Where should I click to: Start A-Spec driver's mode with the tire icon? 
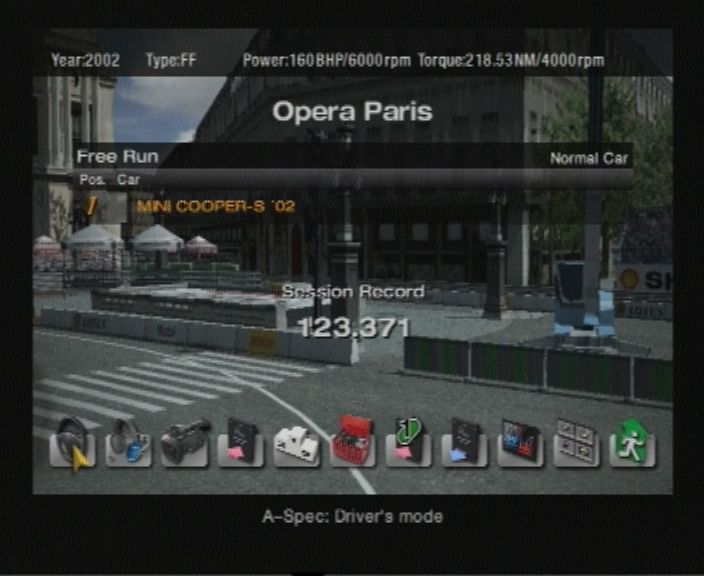72,442
